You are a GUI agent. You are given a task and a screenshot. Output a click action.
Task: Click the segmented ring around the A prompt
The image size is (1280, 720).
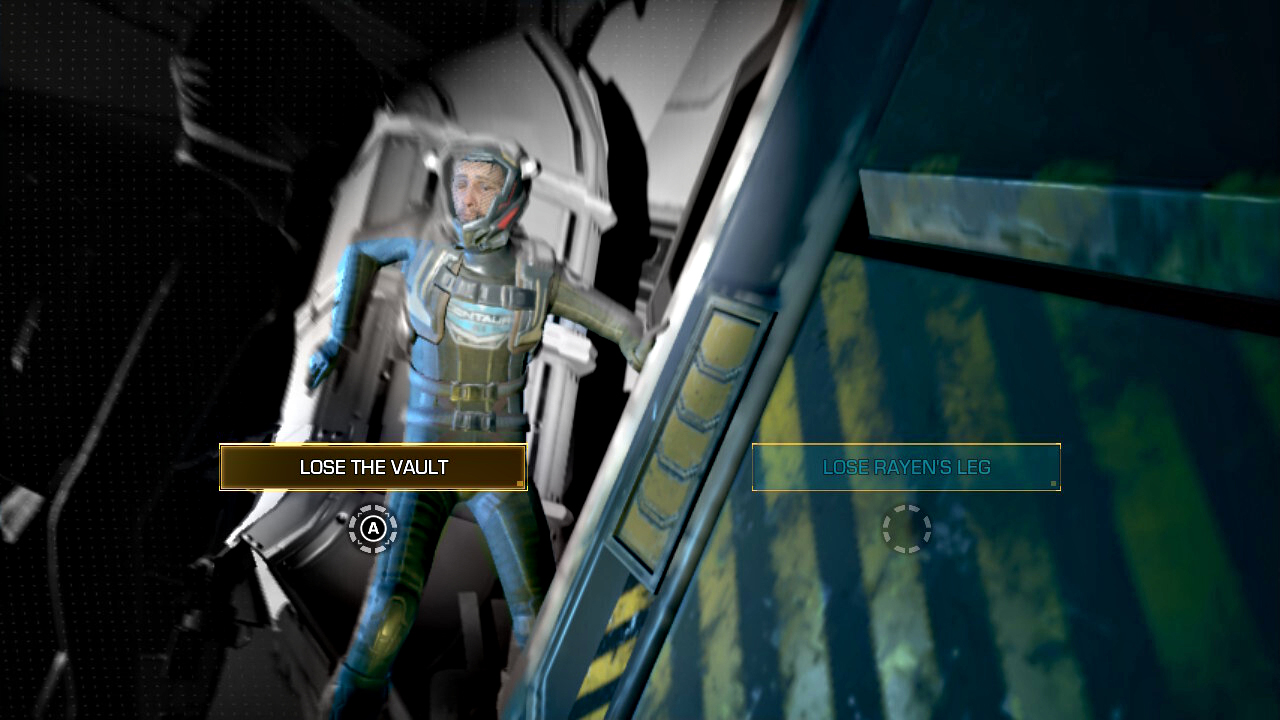(372, 530)
